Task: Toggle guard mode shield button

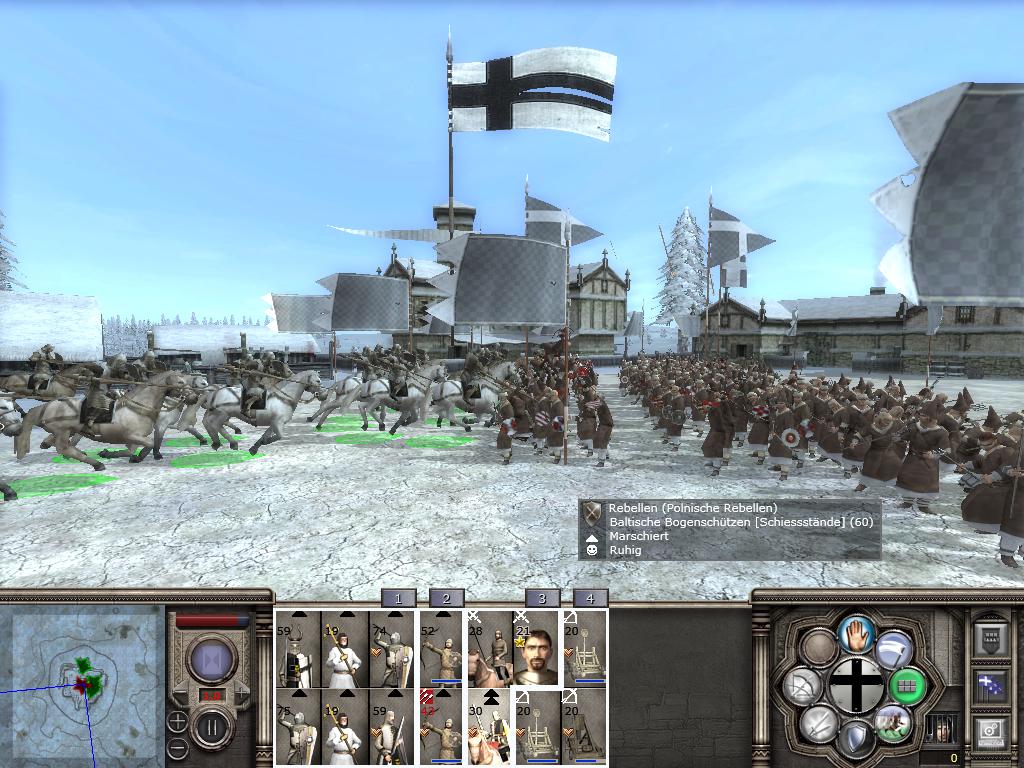Action: point(856,739)
